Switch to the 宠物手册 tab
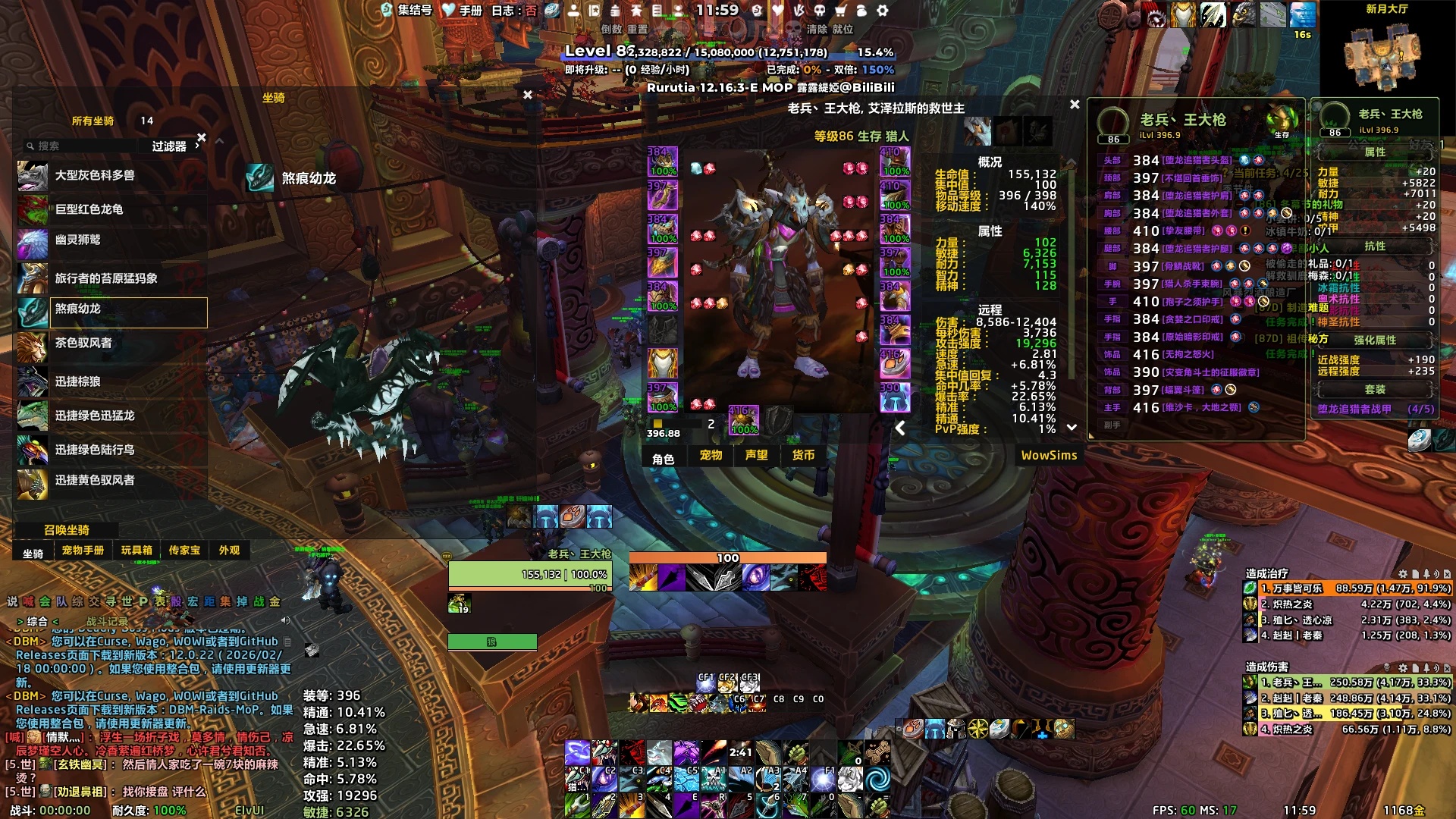The image size is (1456, 819). tap(83, 551)
